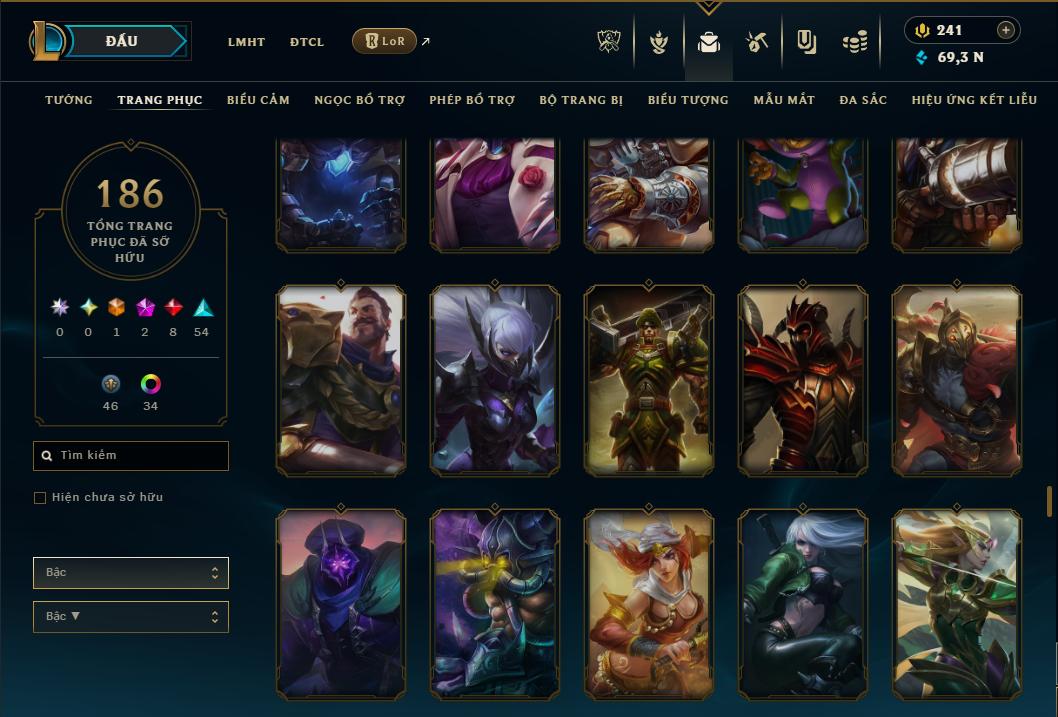This screenshot has width=1058, height=717.
Task: Open the crafting hammer icon
Action: pyautogui.click(x=756, y=42)
